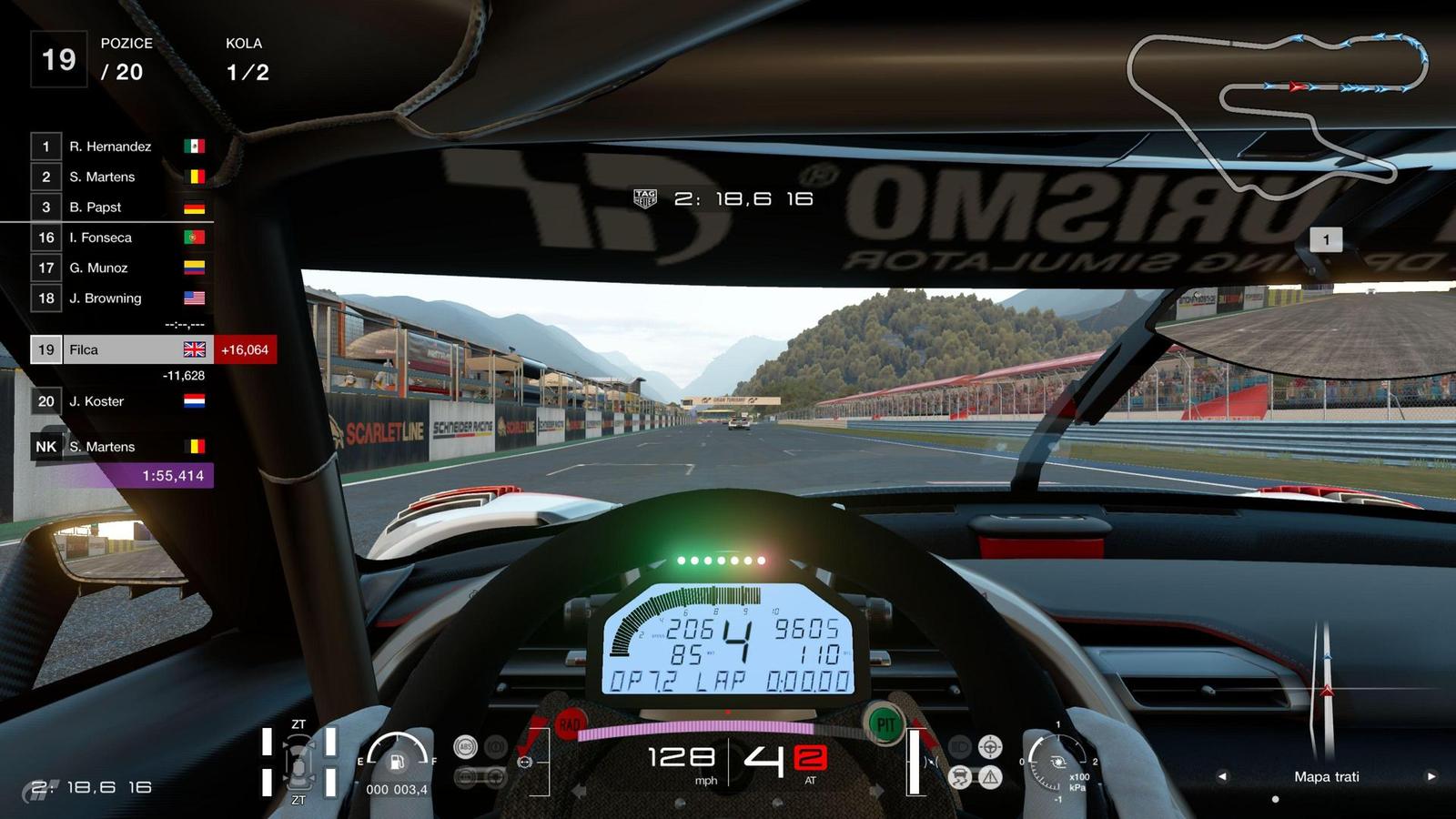Click the steering wheel assist icon
Image resolution: width=1456 pixels, height=819 pixels.
point(990,747)
